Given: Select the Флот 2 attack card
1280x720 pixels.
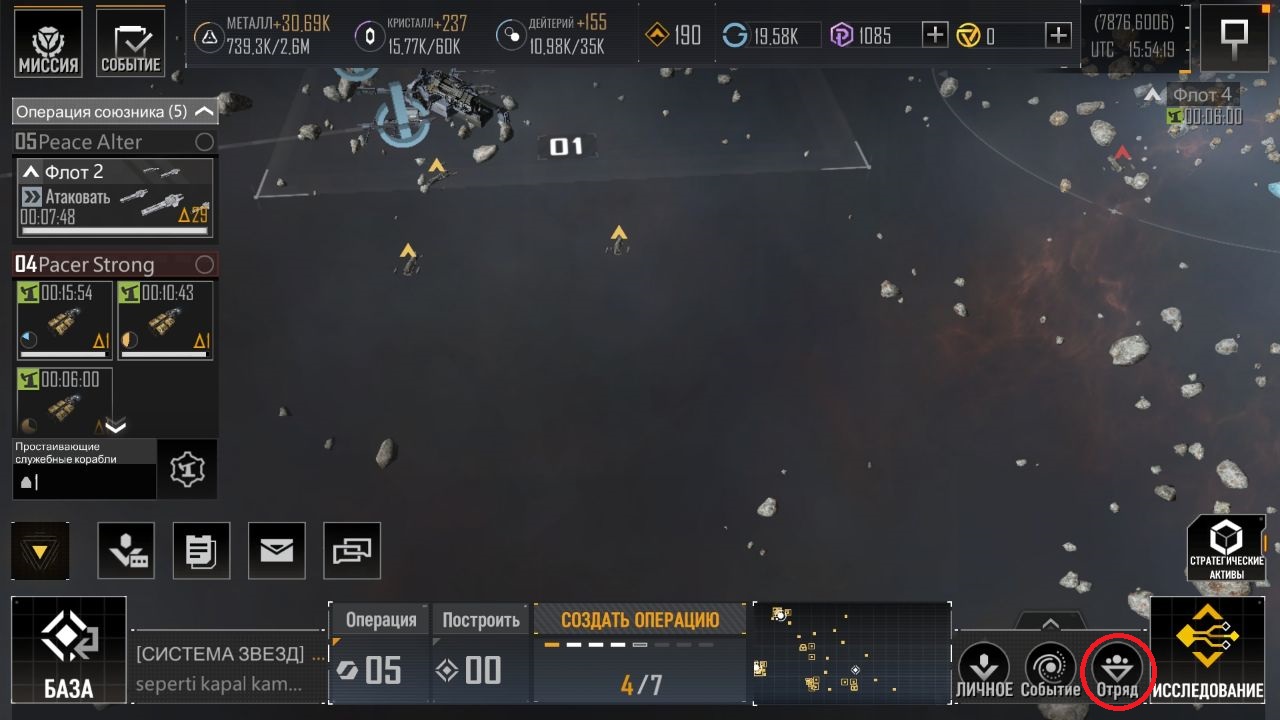Looking at the screenshot, I should 115,197.
